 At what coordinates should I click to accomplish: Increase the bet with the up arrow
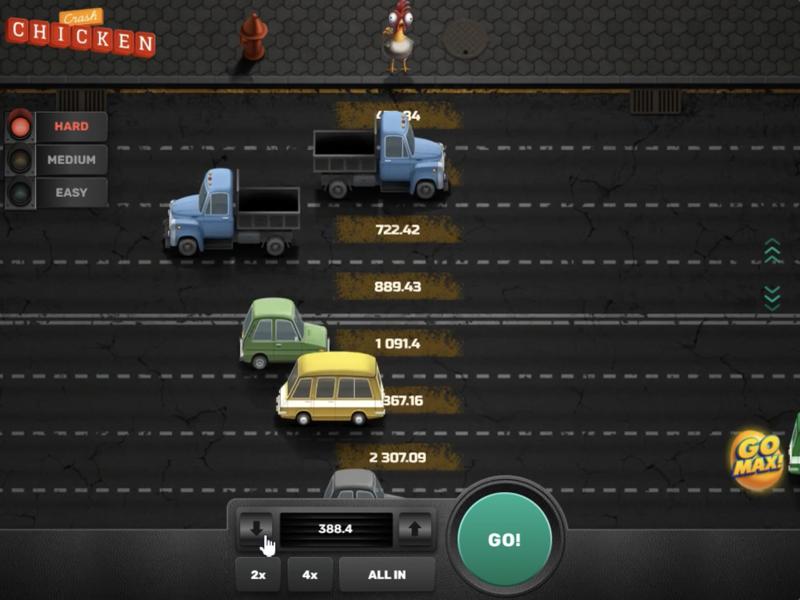[x=415, y=529]
